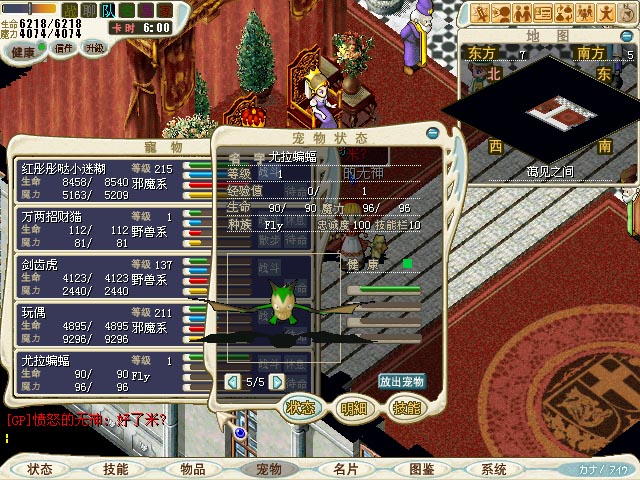Click the 信件 mail button
Viewport: 640px width, 480px height.
point(65,48)
